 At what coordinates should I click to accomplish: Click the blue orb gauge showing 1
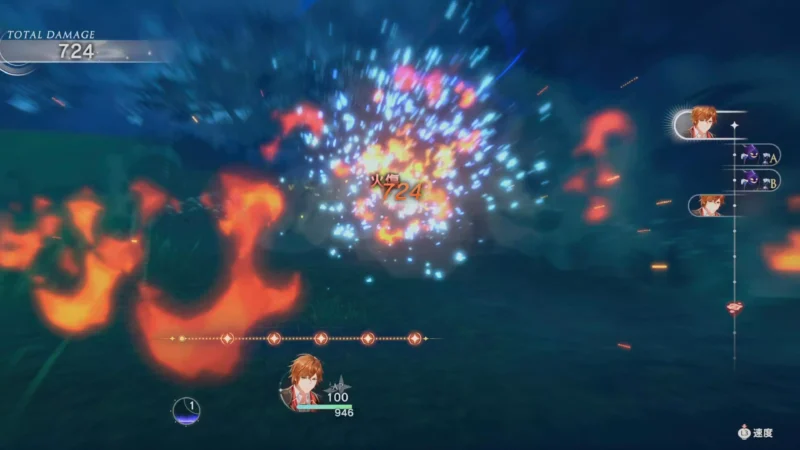click(x=186, y=410)
